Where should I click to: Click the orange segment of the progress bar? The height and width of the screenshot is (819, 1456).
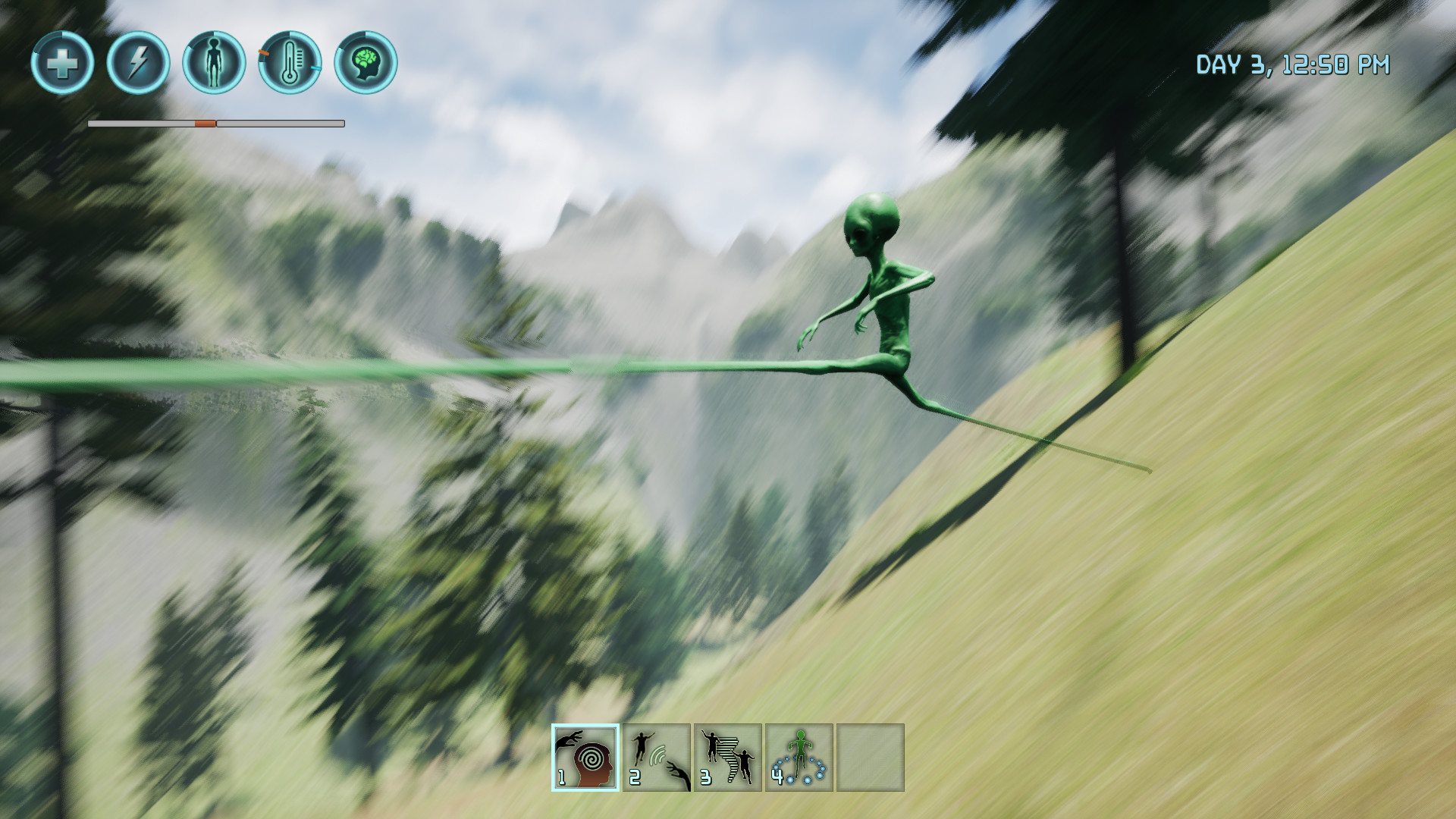(206, 122)
